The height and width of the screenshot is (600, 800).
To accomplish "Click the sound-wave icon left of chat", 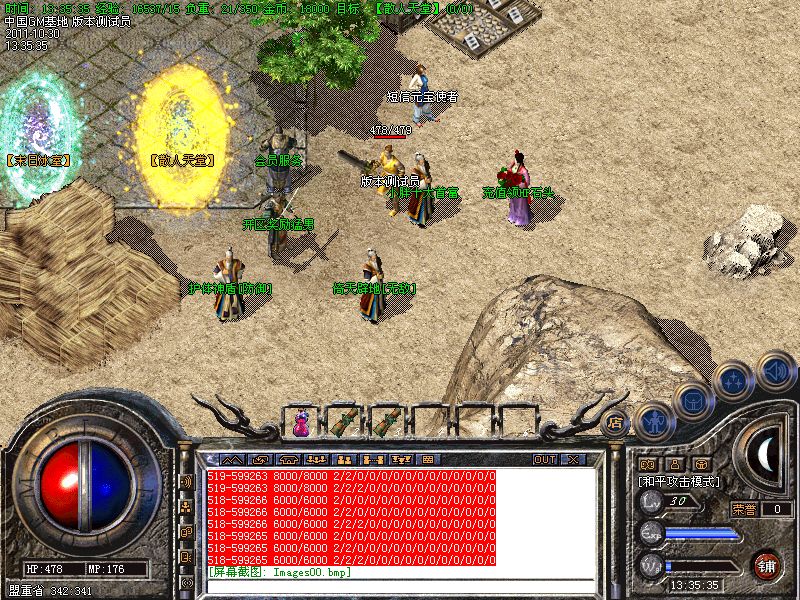I will tap(186, 481).
